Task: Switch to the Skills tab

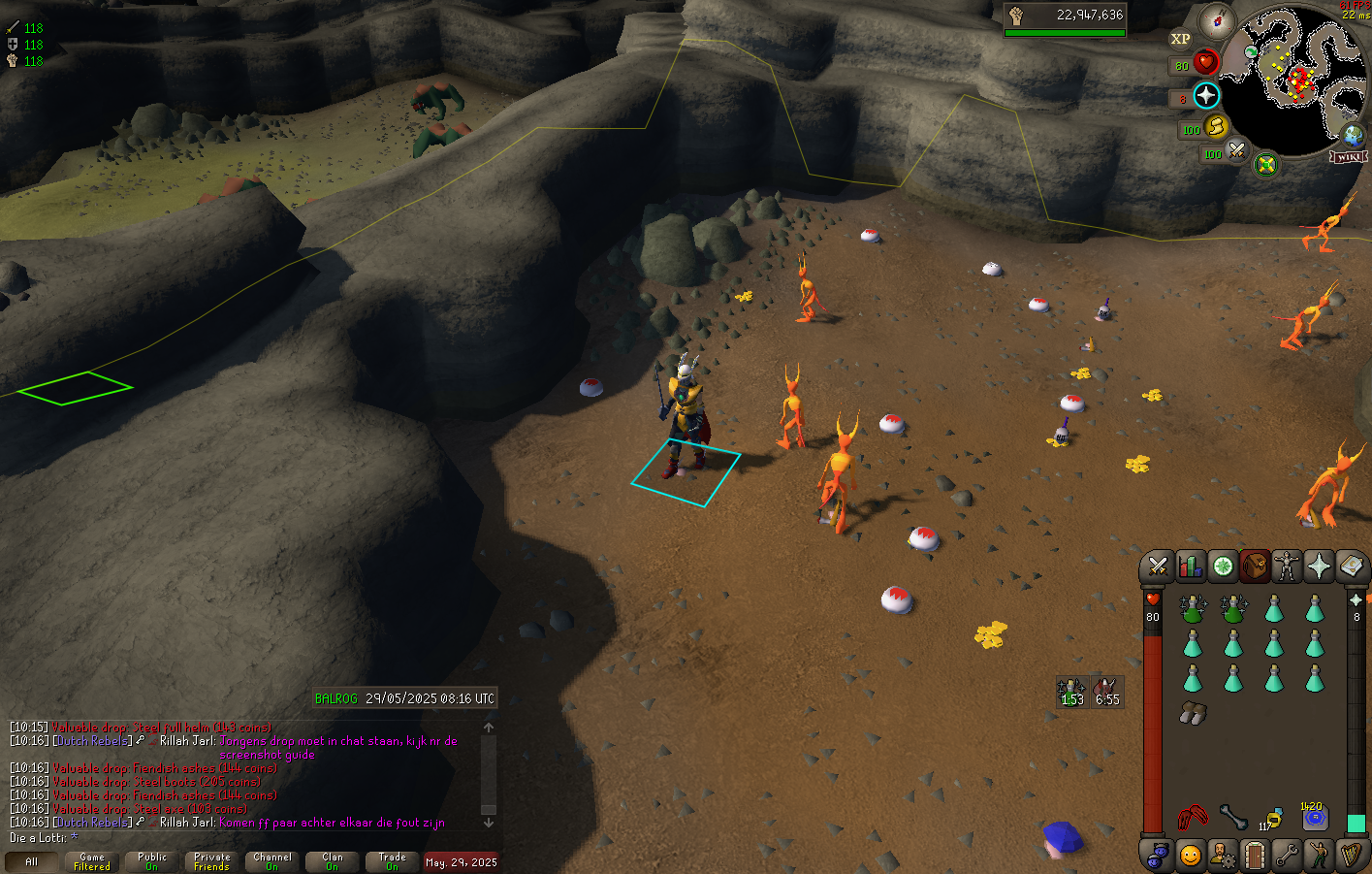Action: [1190, 566]
